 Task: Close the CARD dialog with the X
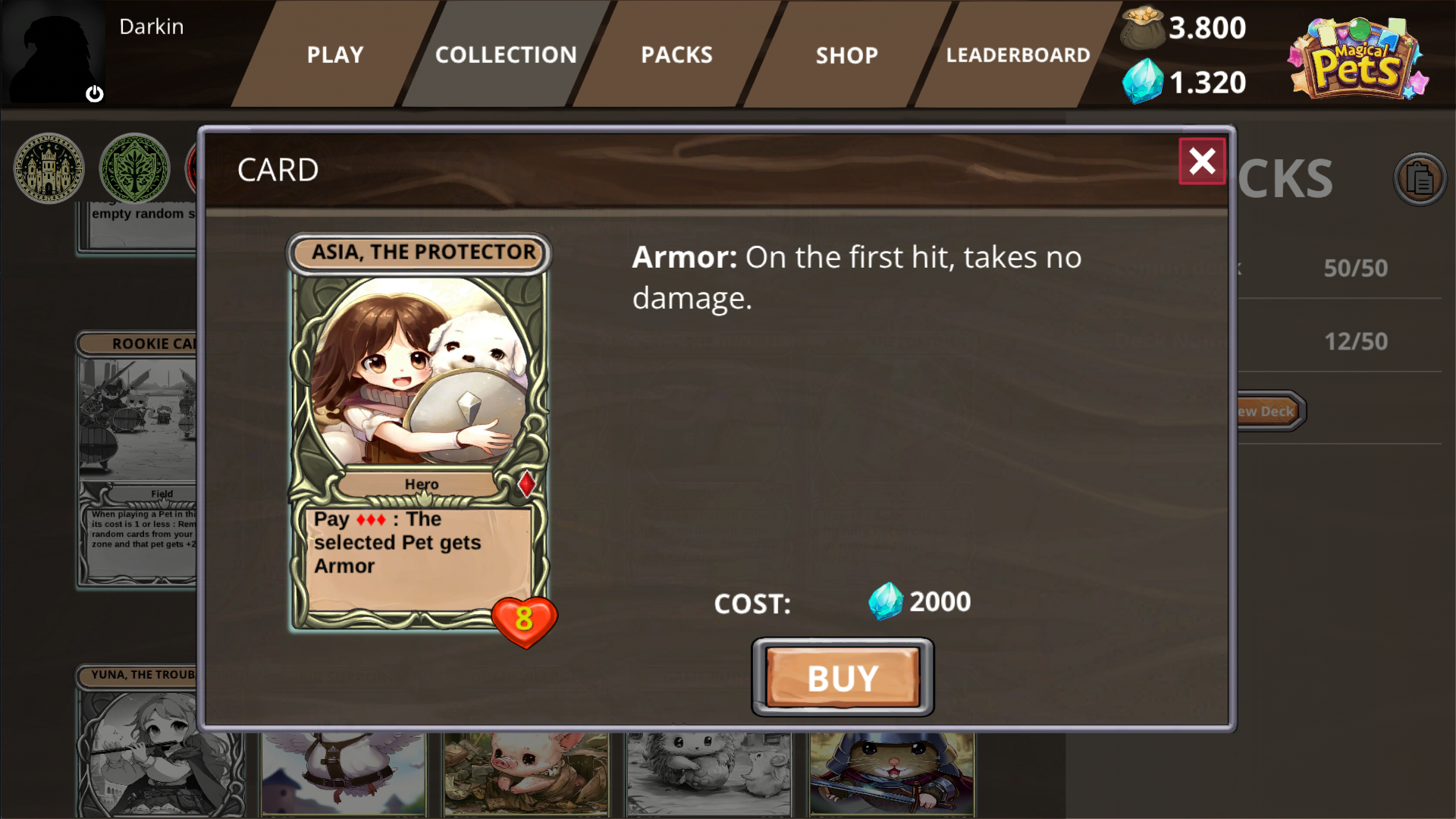click(1202, 162)
